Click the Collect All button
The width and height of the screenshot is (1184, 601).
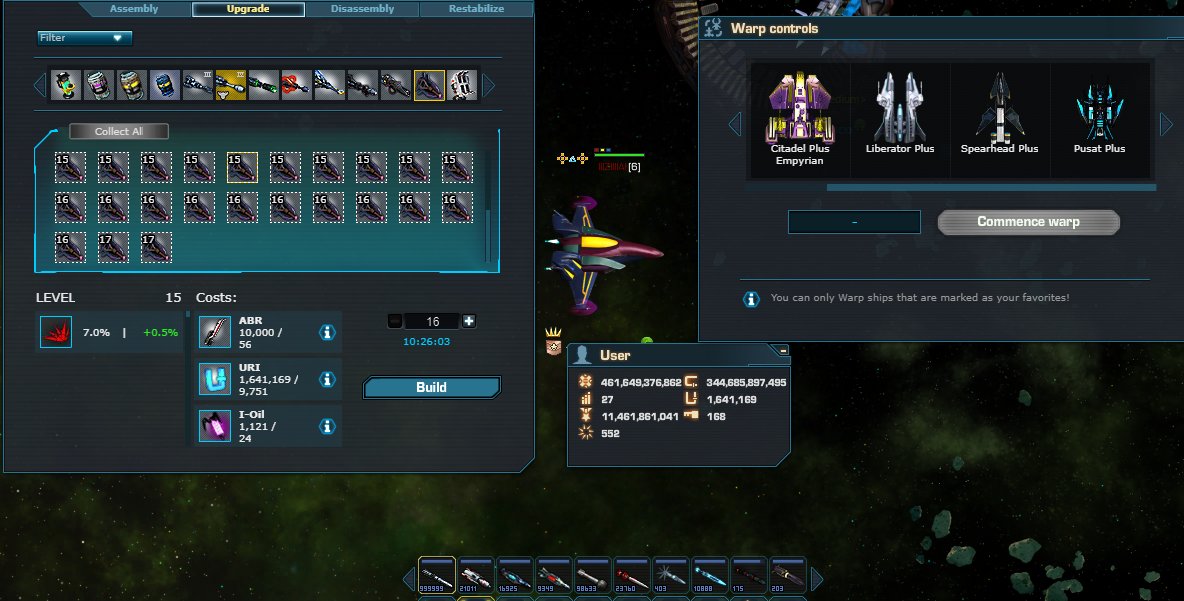click(x=119, y=131)
